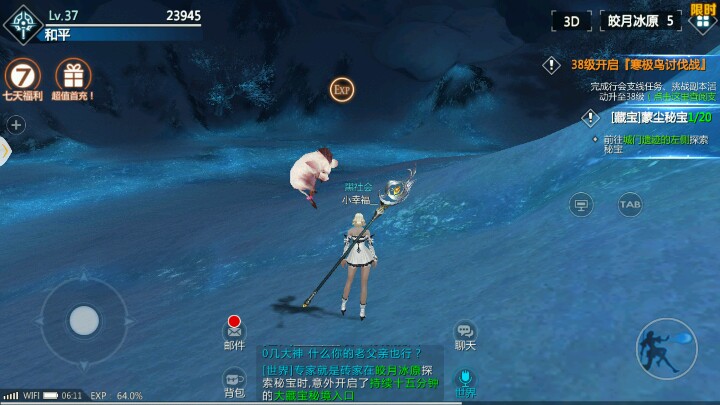
Task: Open the 聊天 chat button
Action: (465, 334)
